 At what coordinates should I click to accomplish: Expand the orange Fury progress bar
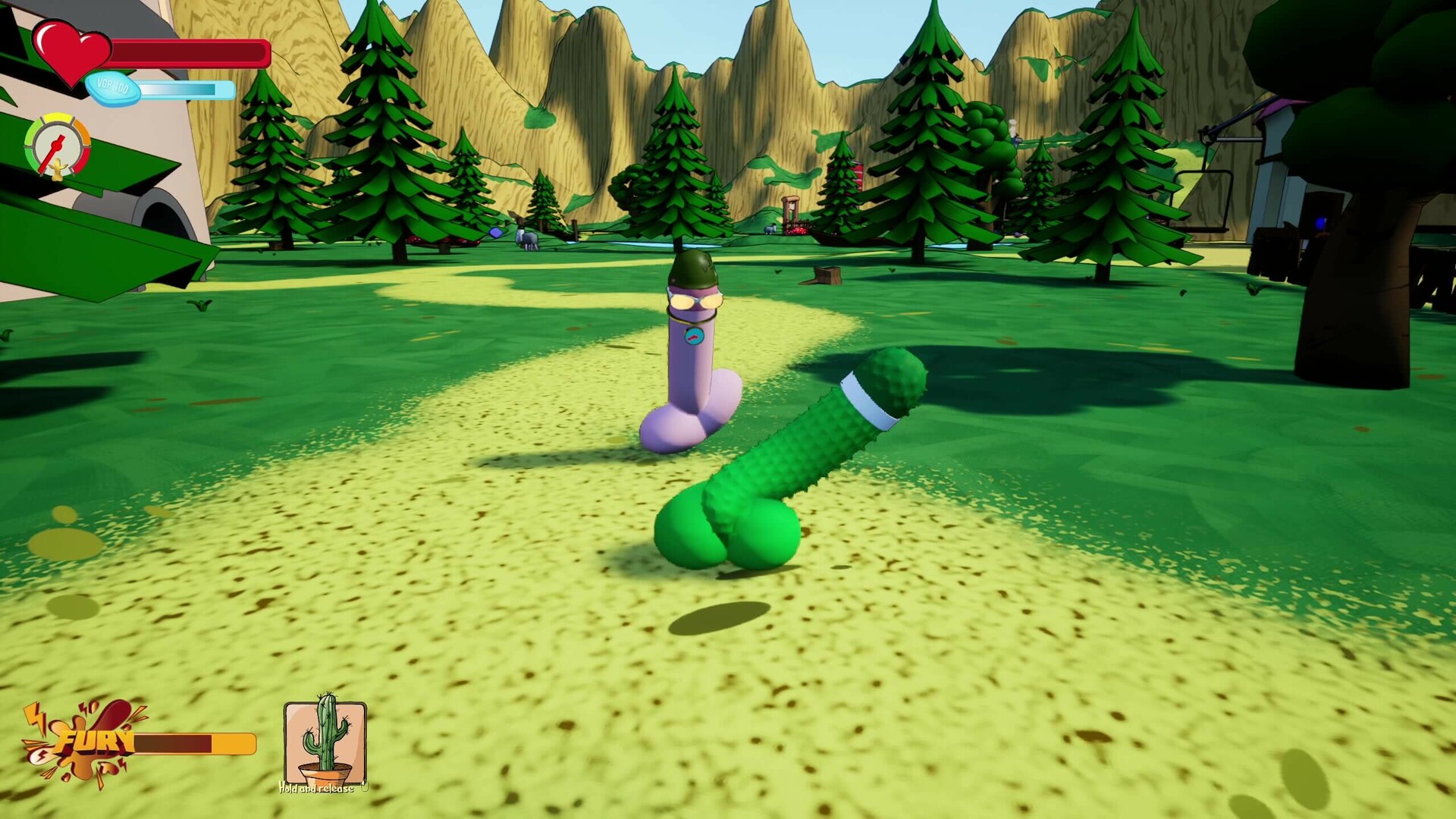196,744
